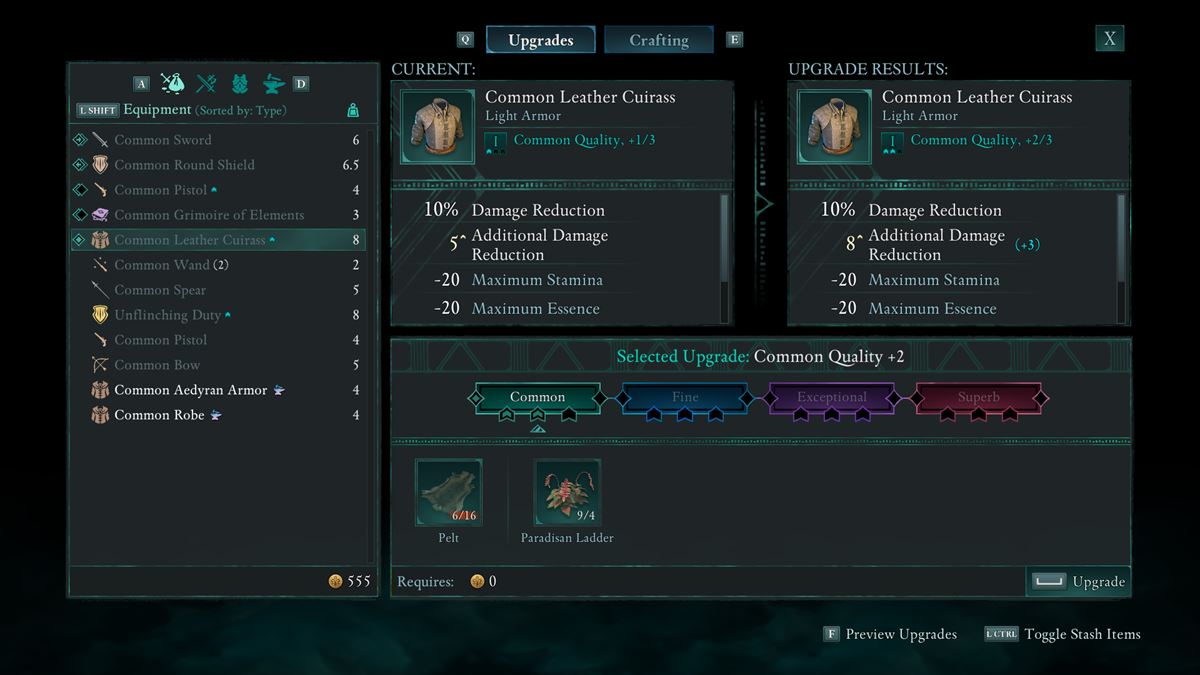
Task: Pick the Common Bow entry
Action: (157, 365)
